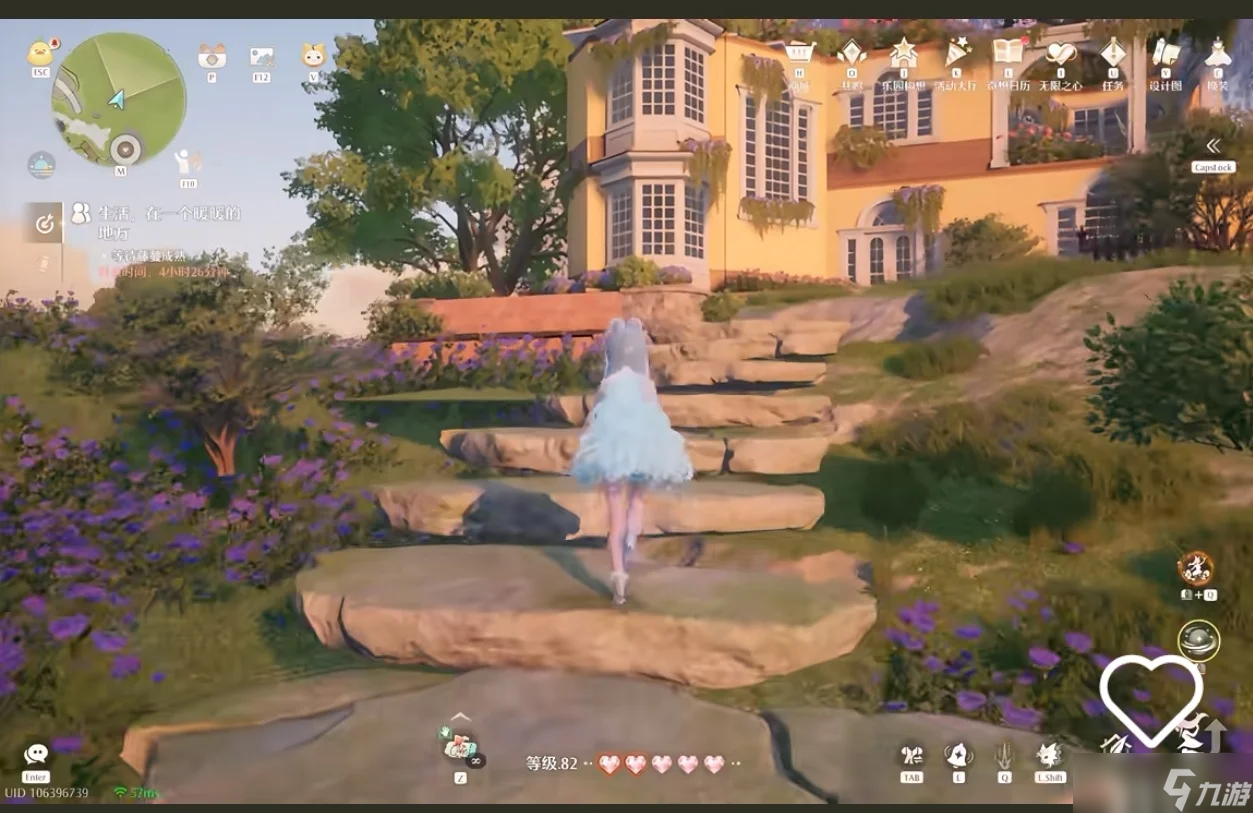This screenshot has width=1253, height=813.
Task: Open the 设计图 blueprint scroll icon
Action: (x=1164, y=53)
